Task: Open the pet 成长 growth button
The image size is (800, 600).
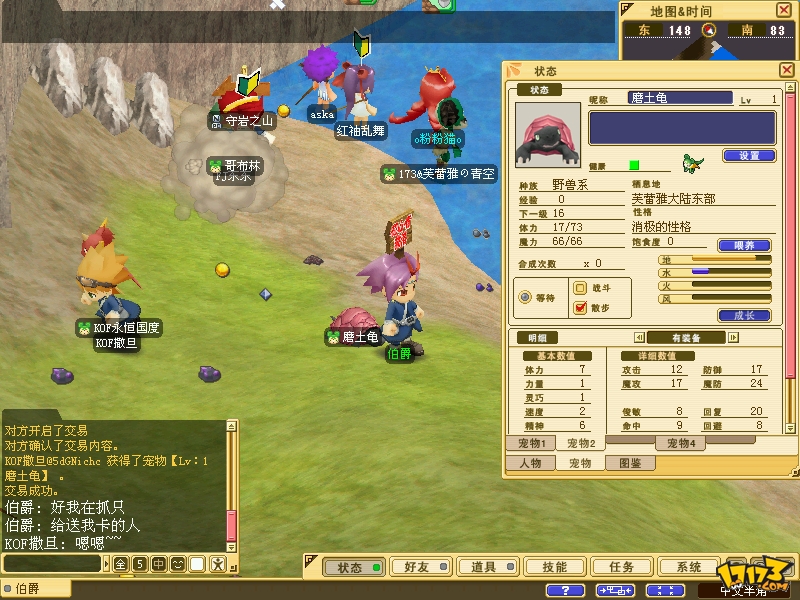Action: pos(744,315)
